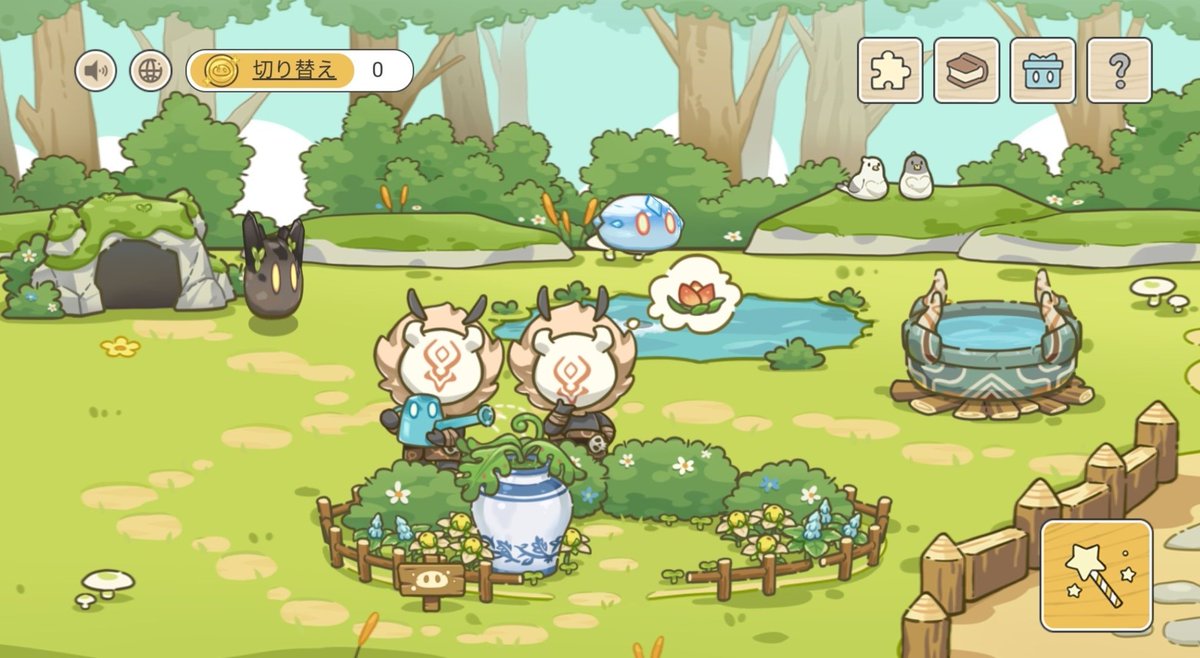Show help with question mark button
This screenshot has height=658, width=1200.
click(1119, 70)
